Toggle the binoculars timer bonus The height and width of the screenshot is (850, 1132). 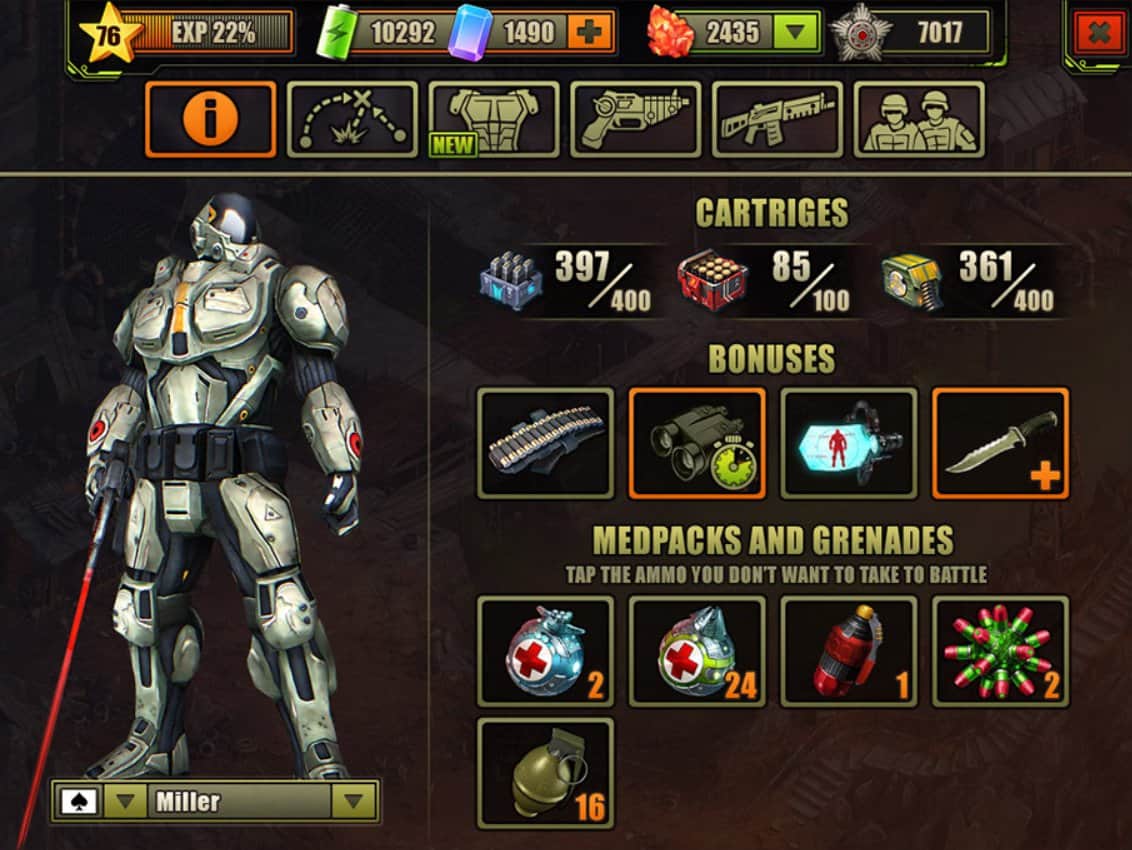click(x=697, y=443)
